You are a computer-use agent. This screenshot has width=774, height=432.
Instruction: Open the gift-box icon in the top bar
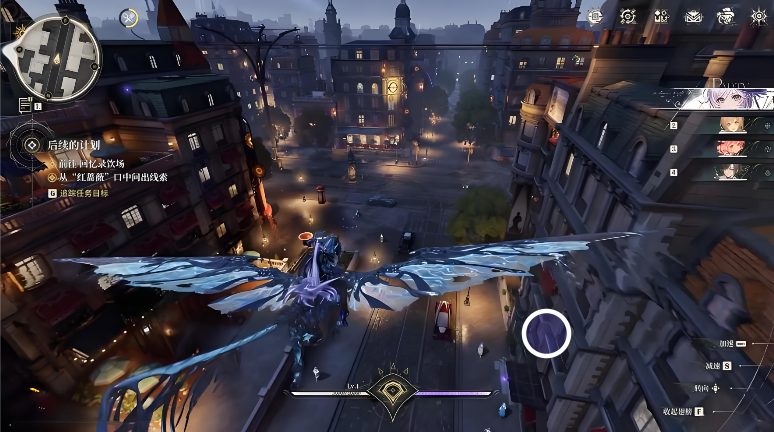coord(660,16)
